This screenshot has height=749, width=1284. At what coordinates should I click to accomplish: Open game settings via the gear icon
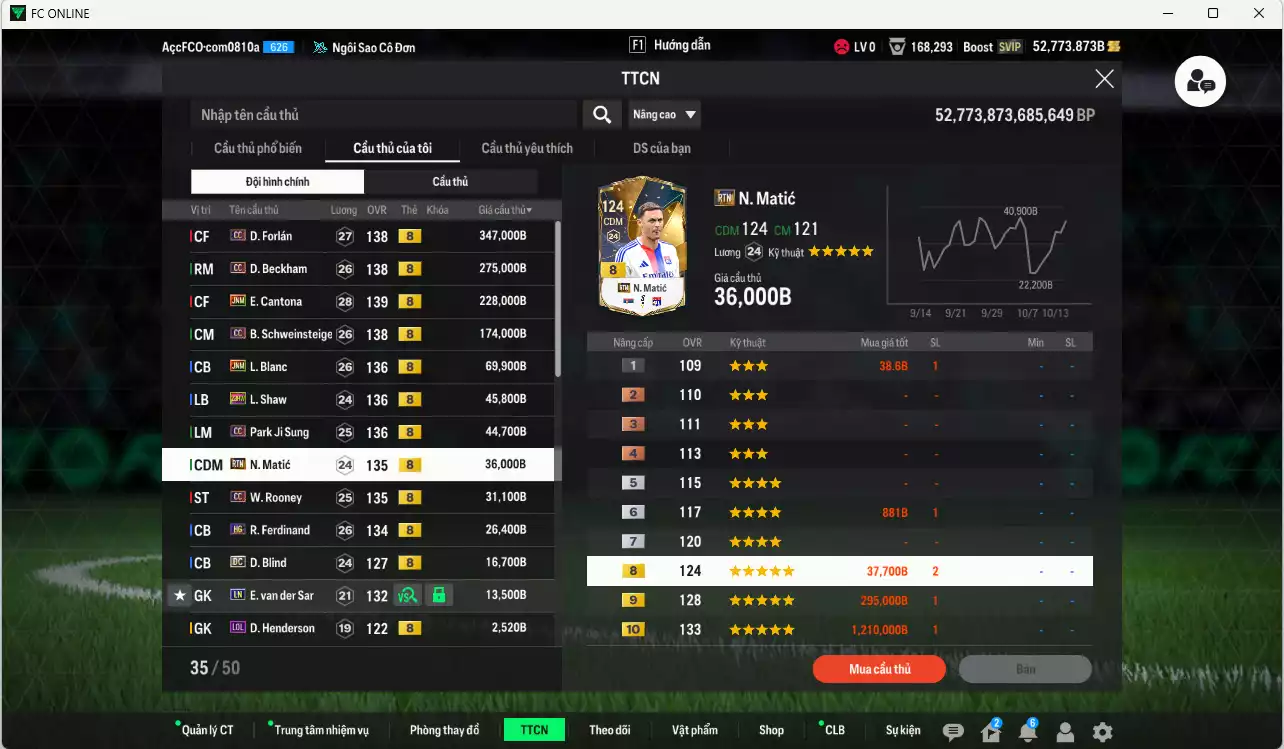click(1101, 731)
